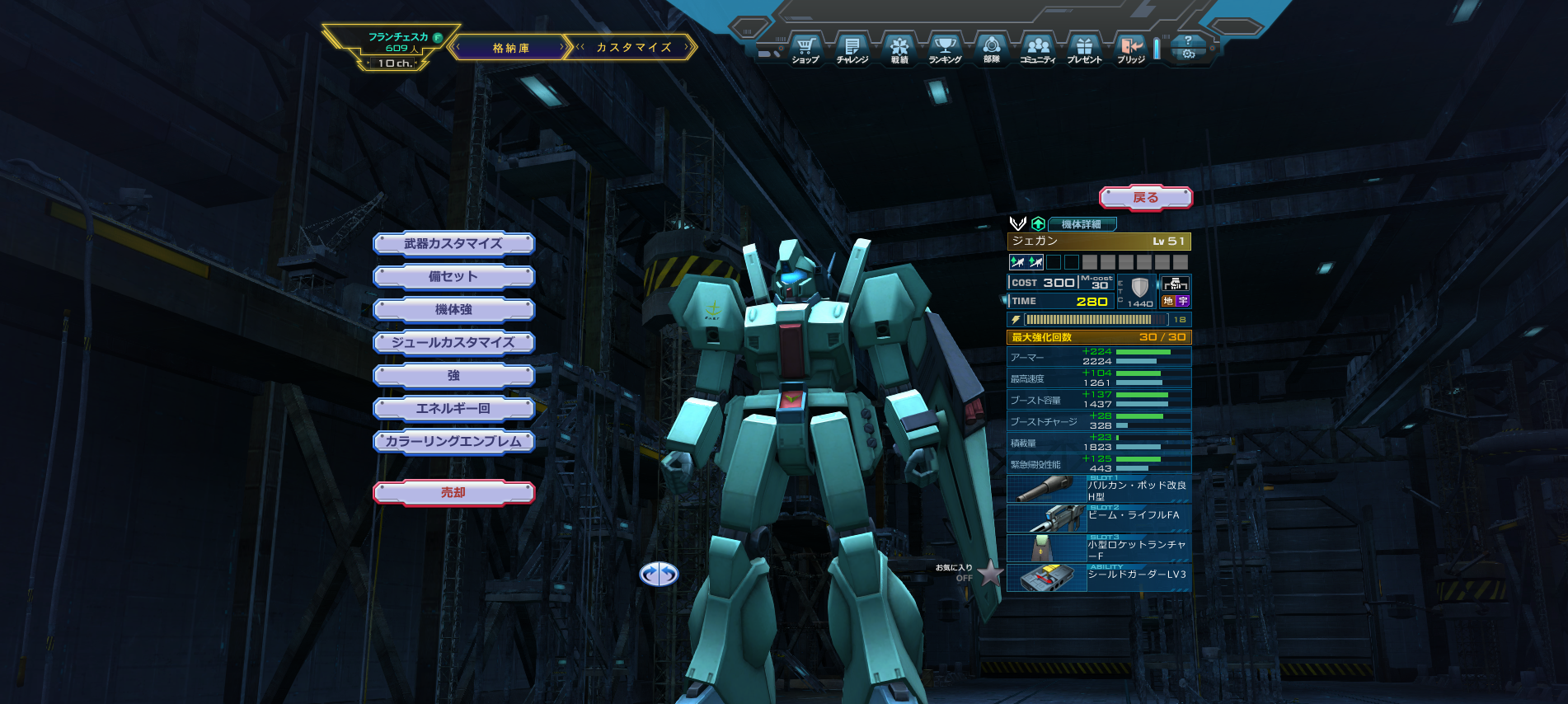Select the 格納庫 hangar breadcrumb
Viewport: 1568px width, 704px height.
point(511,48)
